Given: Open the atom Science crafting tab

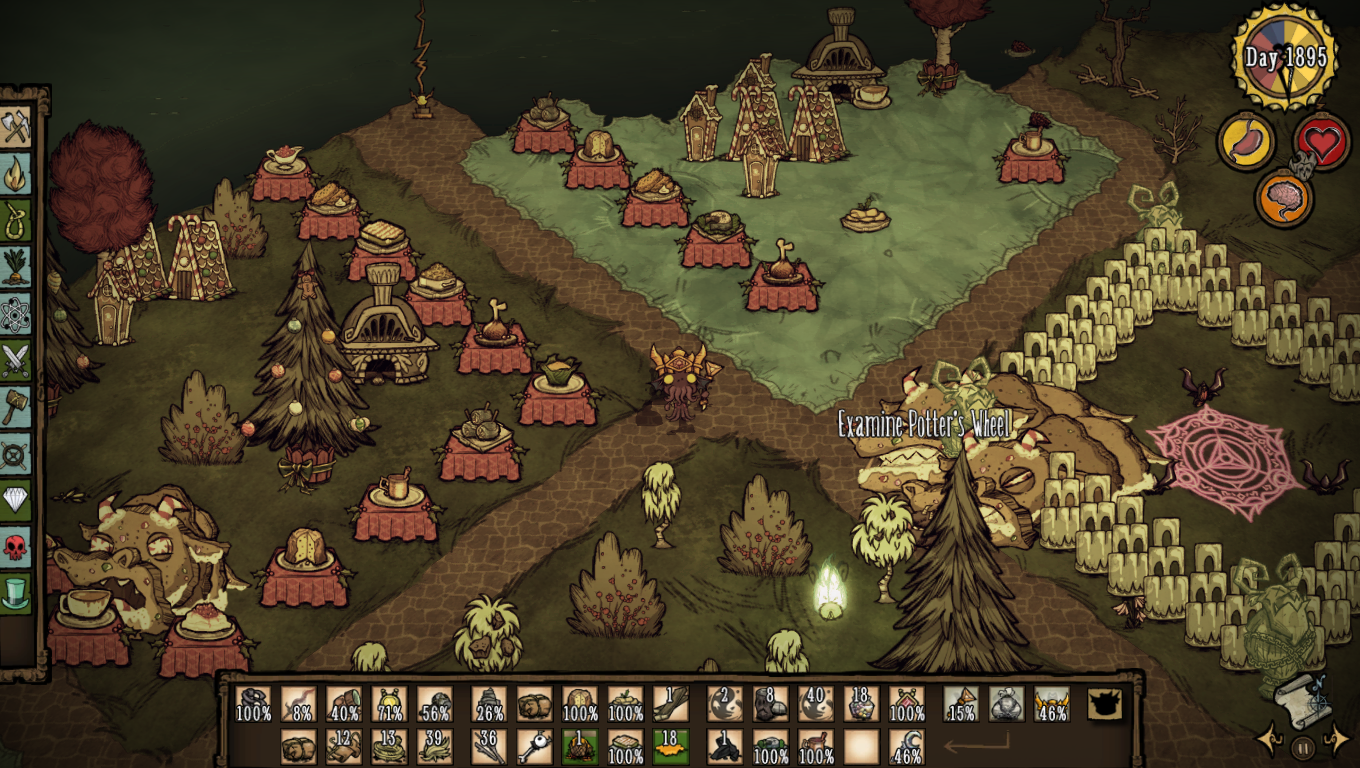Looking at the screenshot, I should click(x=16, y=314).
